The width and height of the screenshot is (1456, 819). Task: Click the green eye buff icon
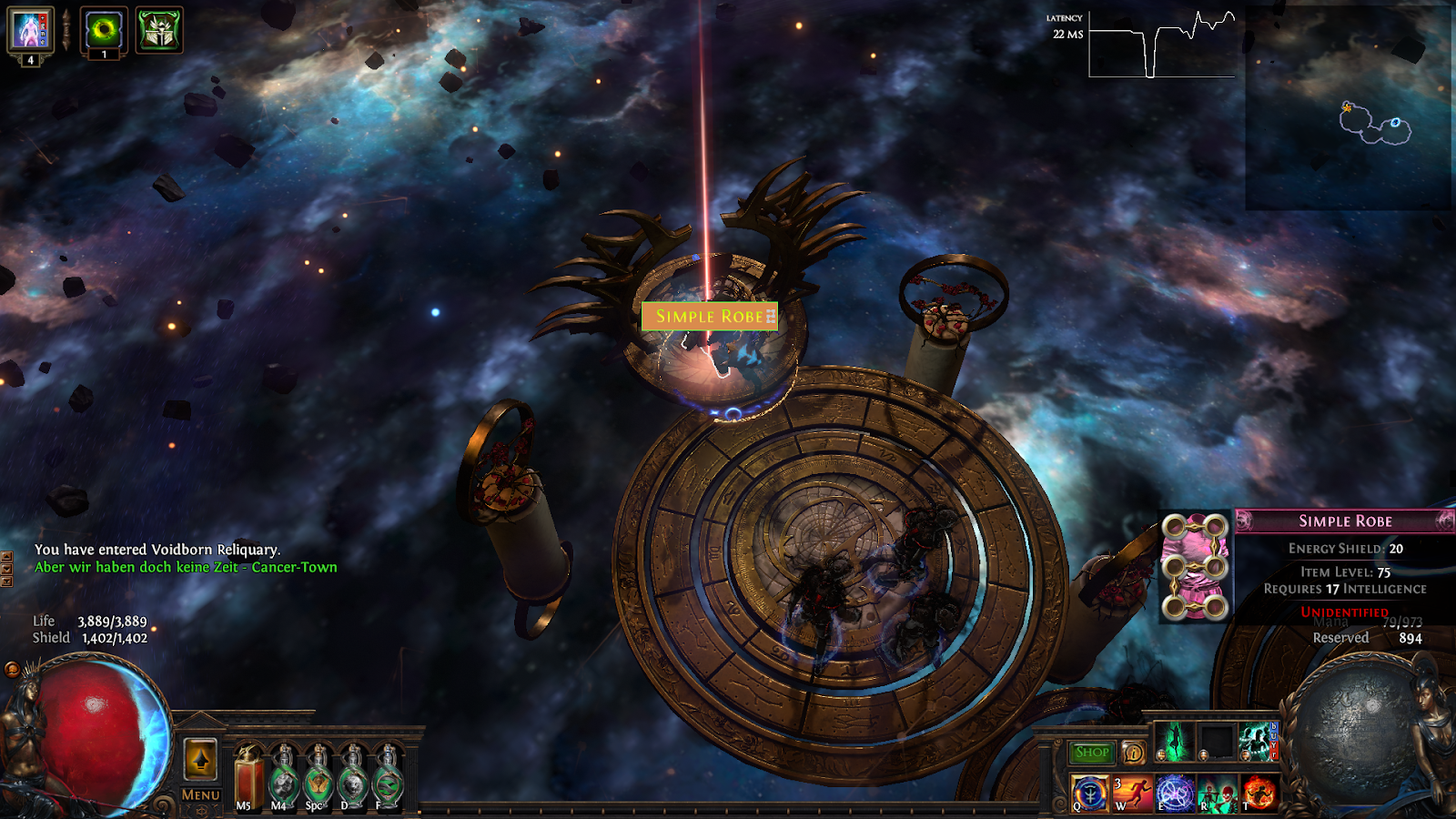coord(104,30)
